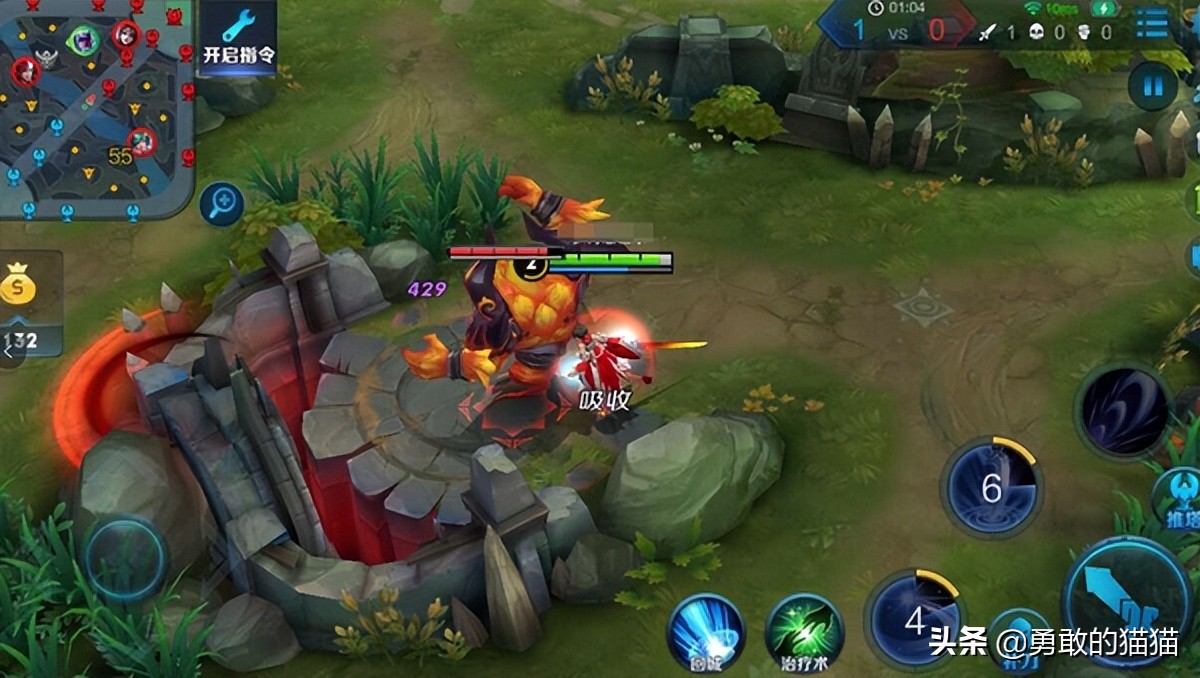Use the 治疗术 heal spell
The height and width of the screenshot is (678, 1200).
(803, 630)
